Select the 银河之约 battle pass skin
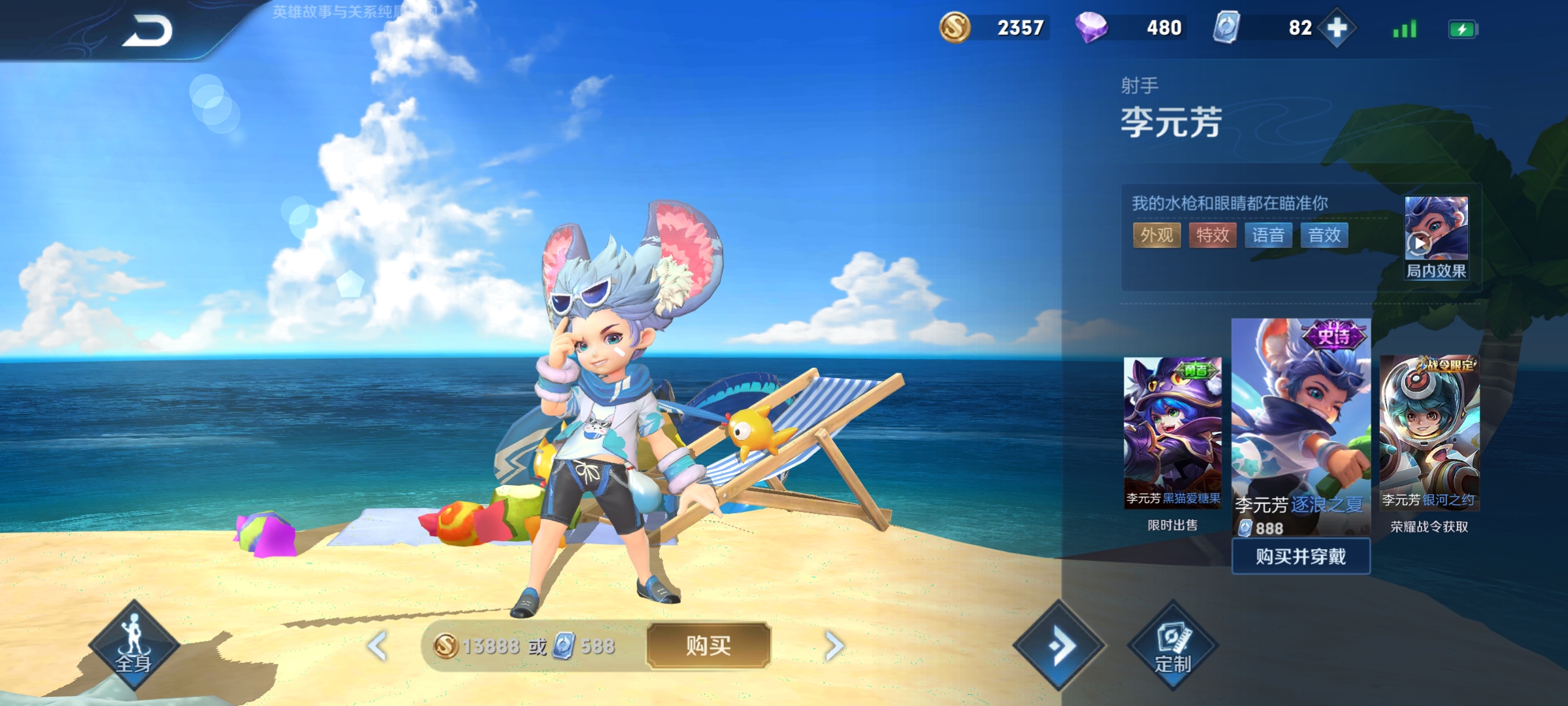This screenshot has height=706, width=1568. click(x=1429, y=433)
